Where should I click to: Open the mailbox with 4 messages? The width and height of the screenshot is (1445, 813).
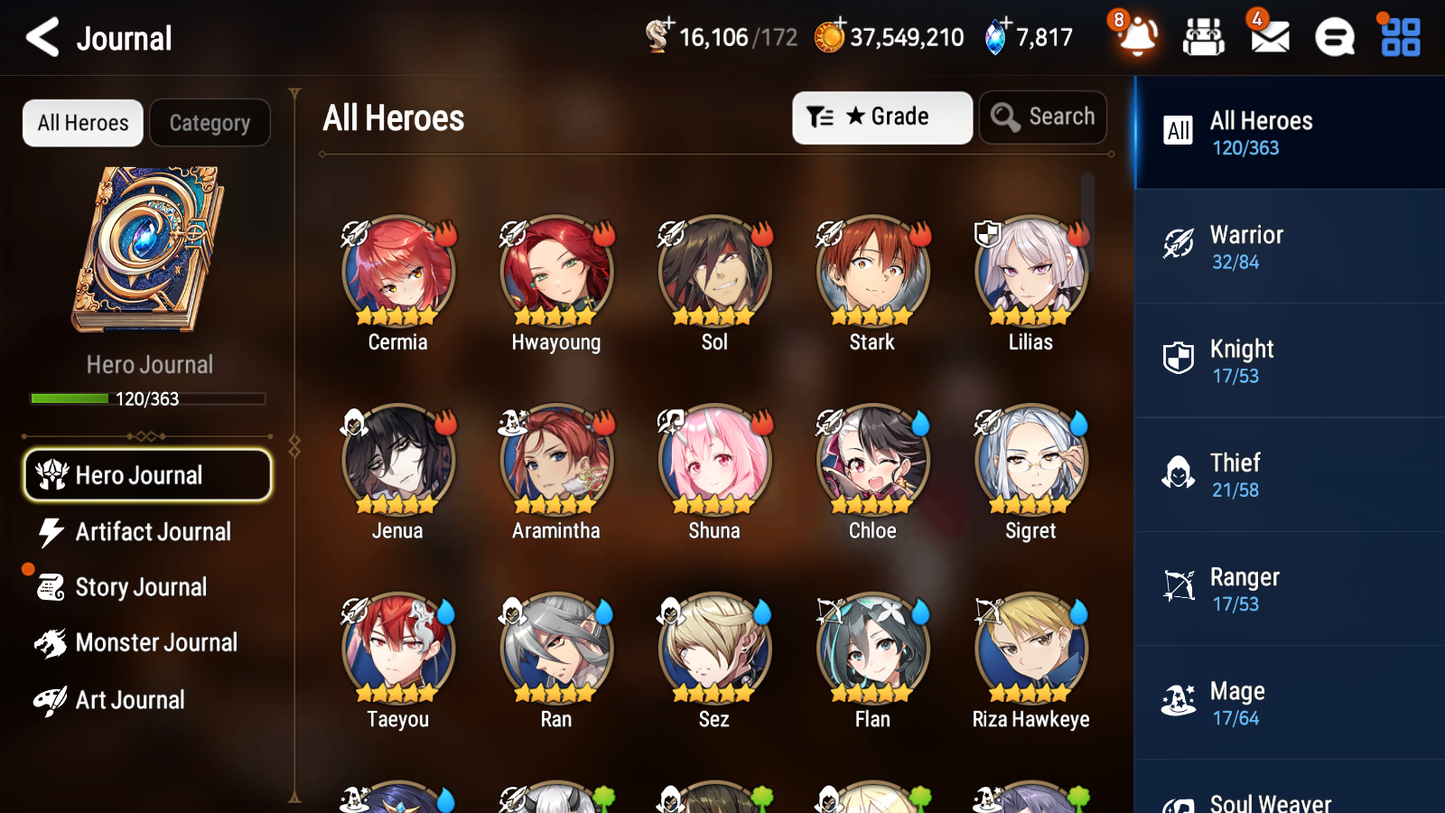coord(1268,37)
